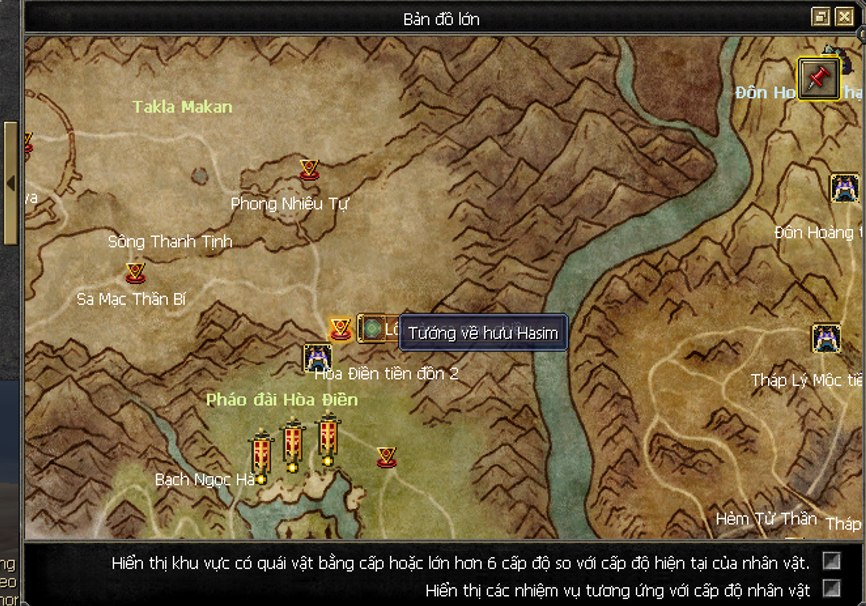
Task: Click the quest marker right of the banners
Action: pyautogui.click(x=387, y=457)
